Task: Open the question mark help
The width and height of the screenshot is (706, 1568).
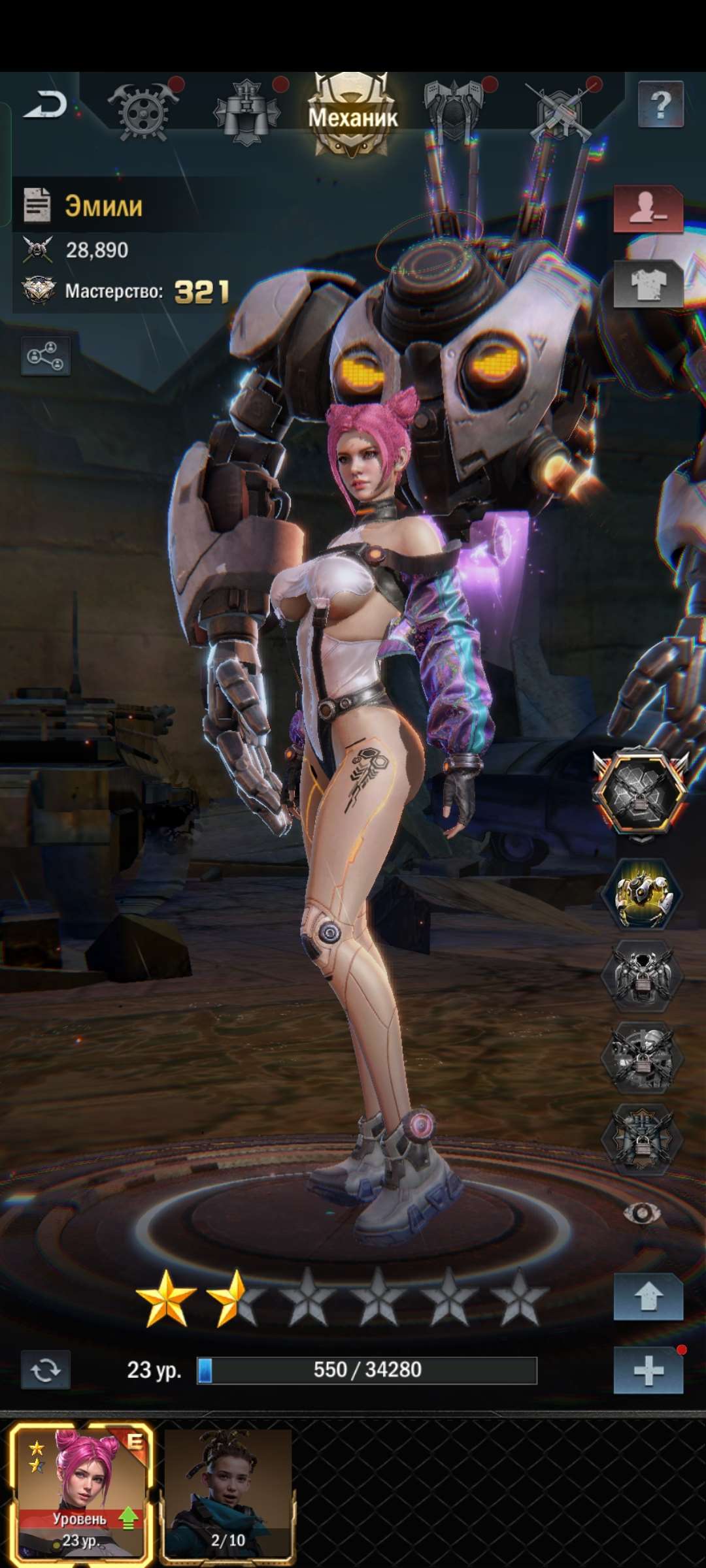Action: tap(660, 105)
